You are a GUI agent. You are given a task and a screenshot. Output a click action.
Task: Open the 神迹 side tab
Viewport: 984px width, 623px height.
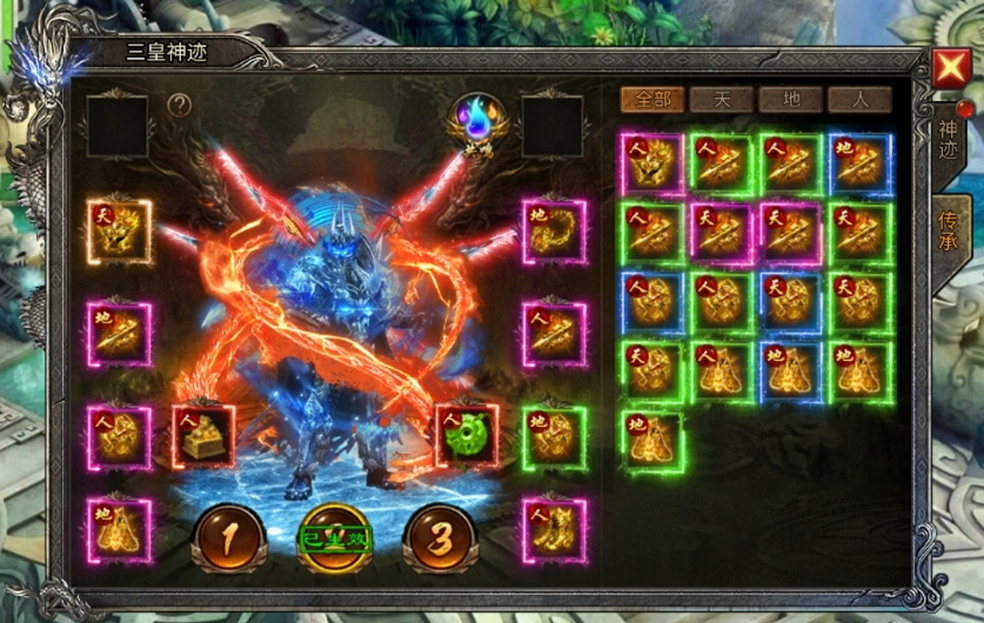[948, 144]
